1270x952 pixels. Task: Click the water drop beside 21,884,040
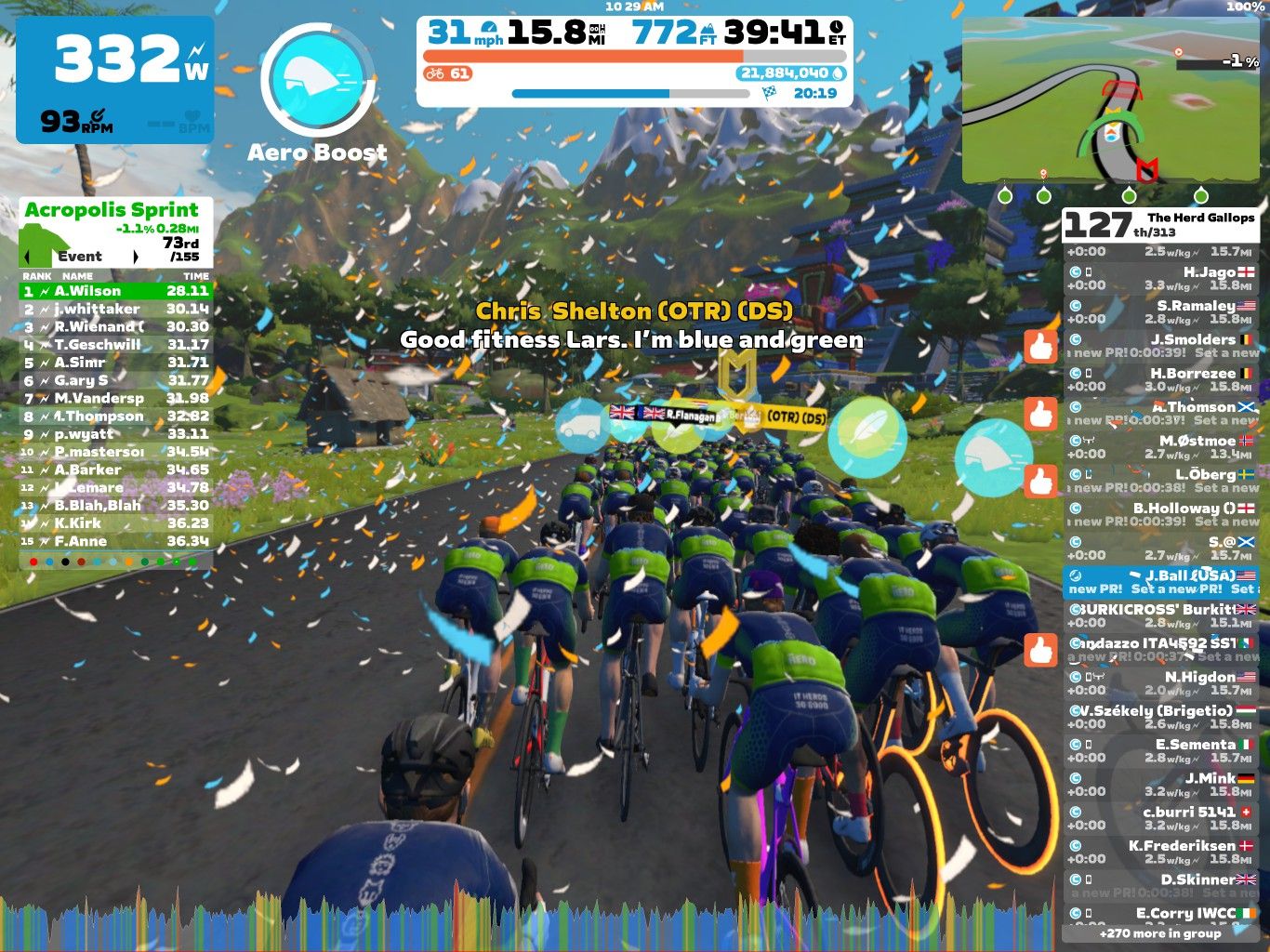coord(837,73)
